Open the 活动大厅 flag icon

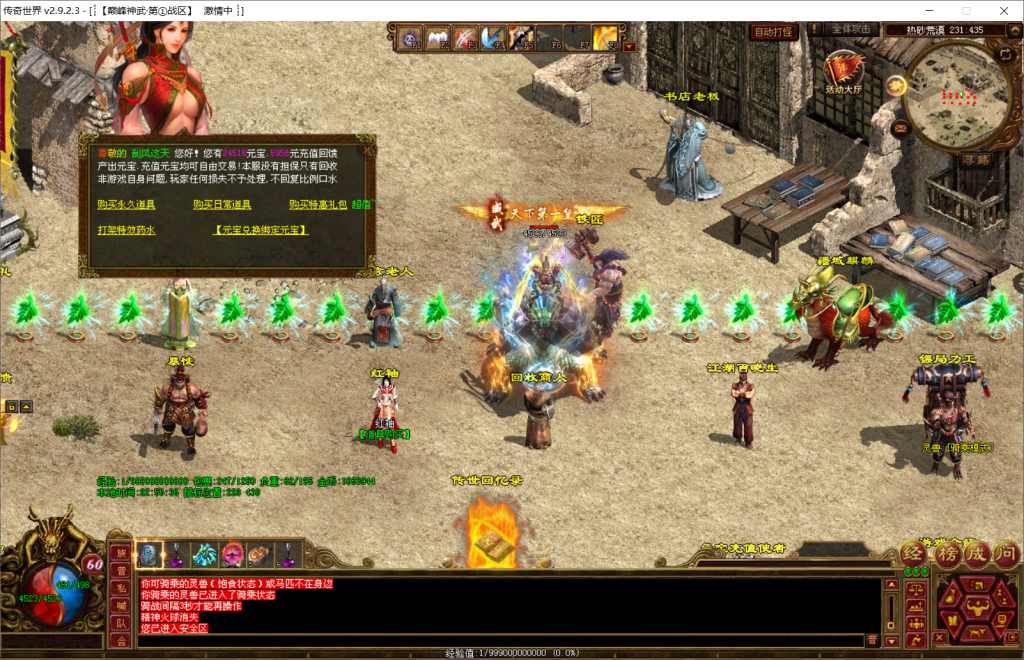click(x=845, y=70)
